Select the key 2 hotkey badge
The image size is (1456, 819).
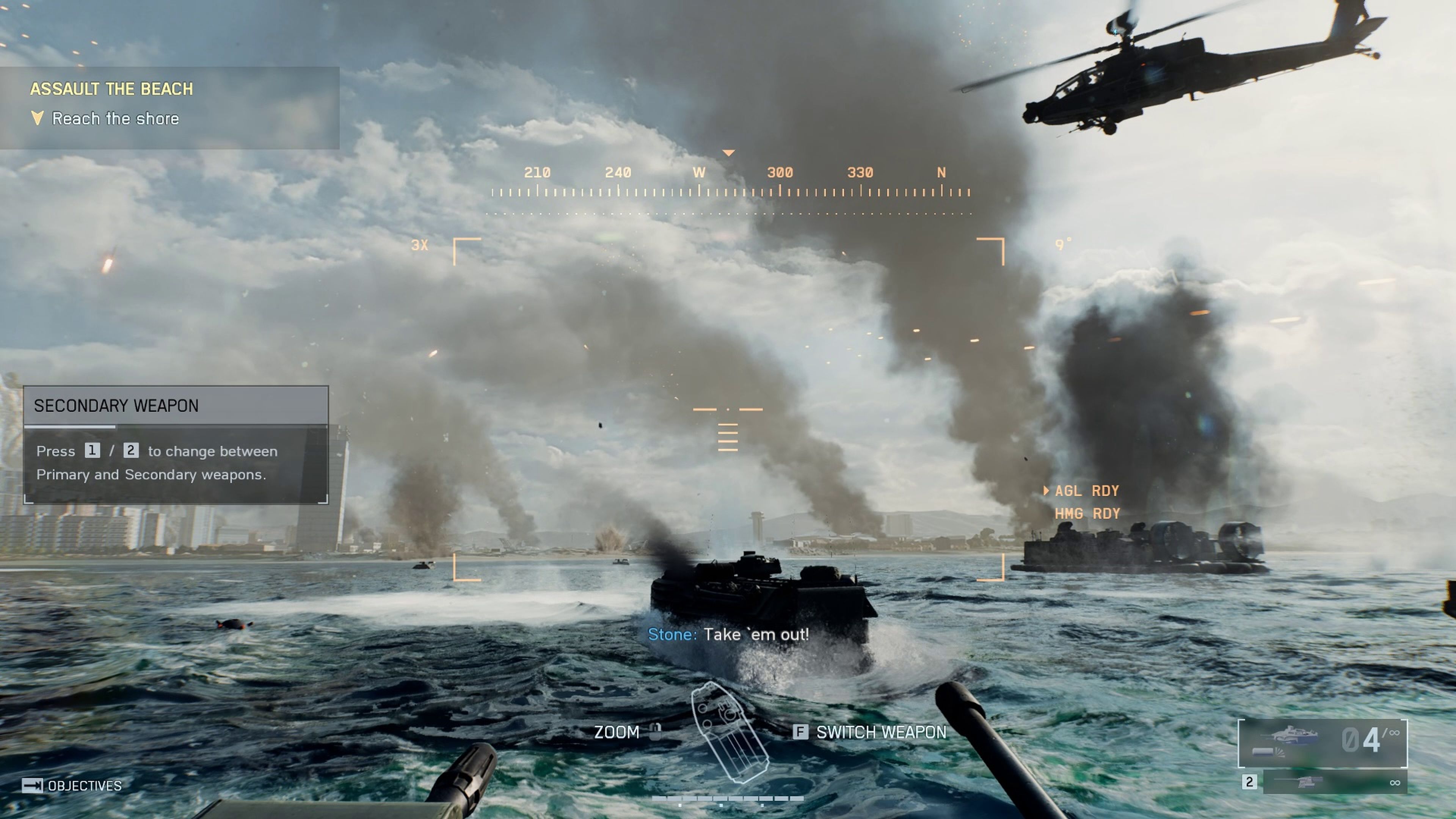pyautogui.click(x=131, y=450)
